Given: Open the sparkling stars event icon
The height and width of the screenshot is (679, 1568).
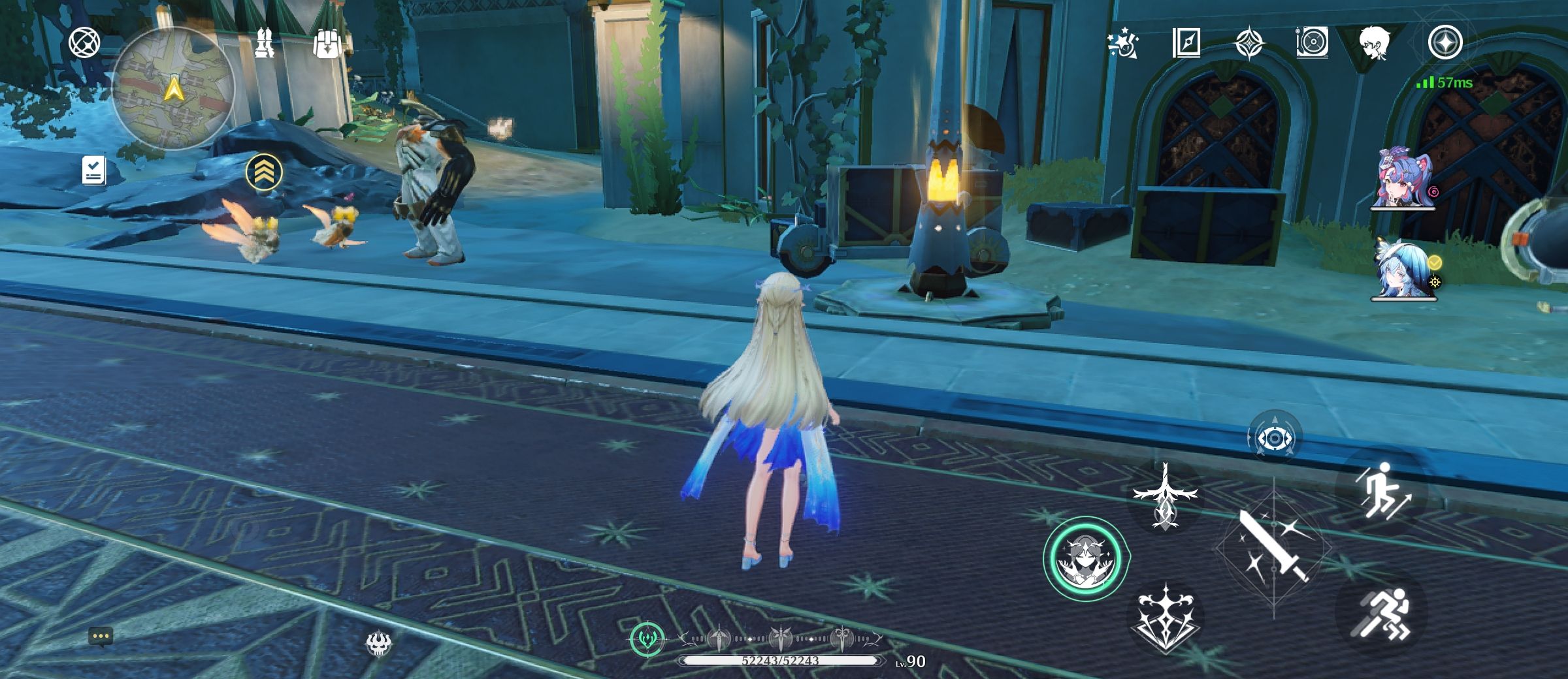Looking at the screenshot, I should tap(1123, 44).
